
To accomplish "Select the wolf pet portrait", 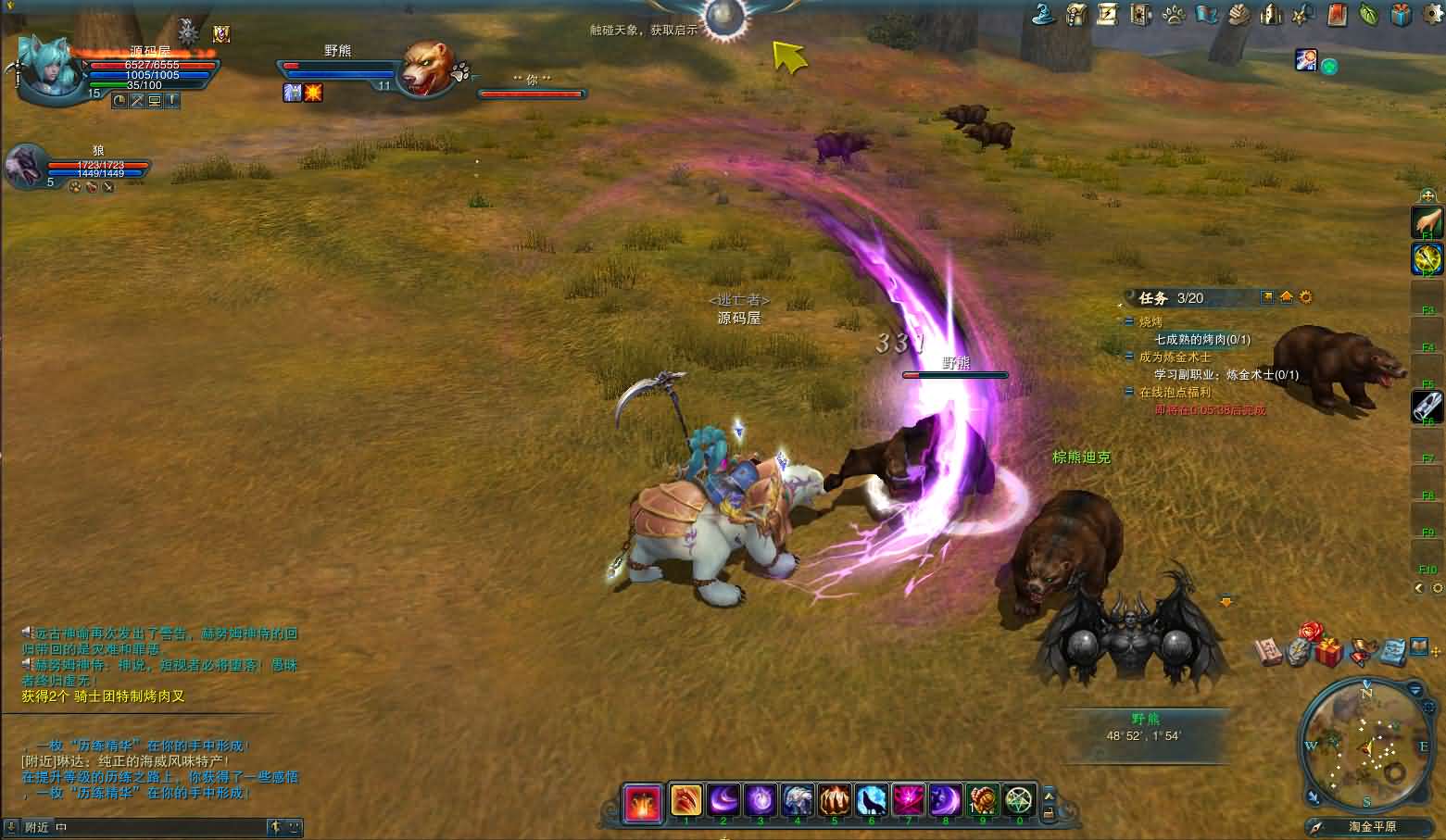I will [25, 167].
